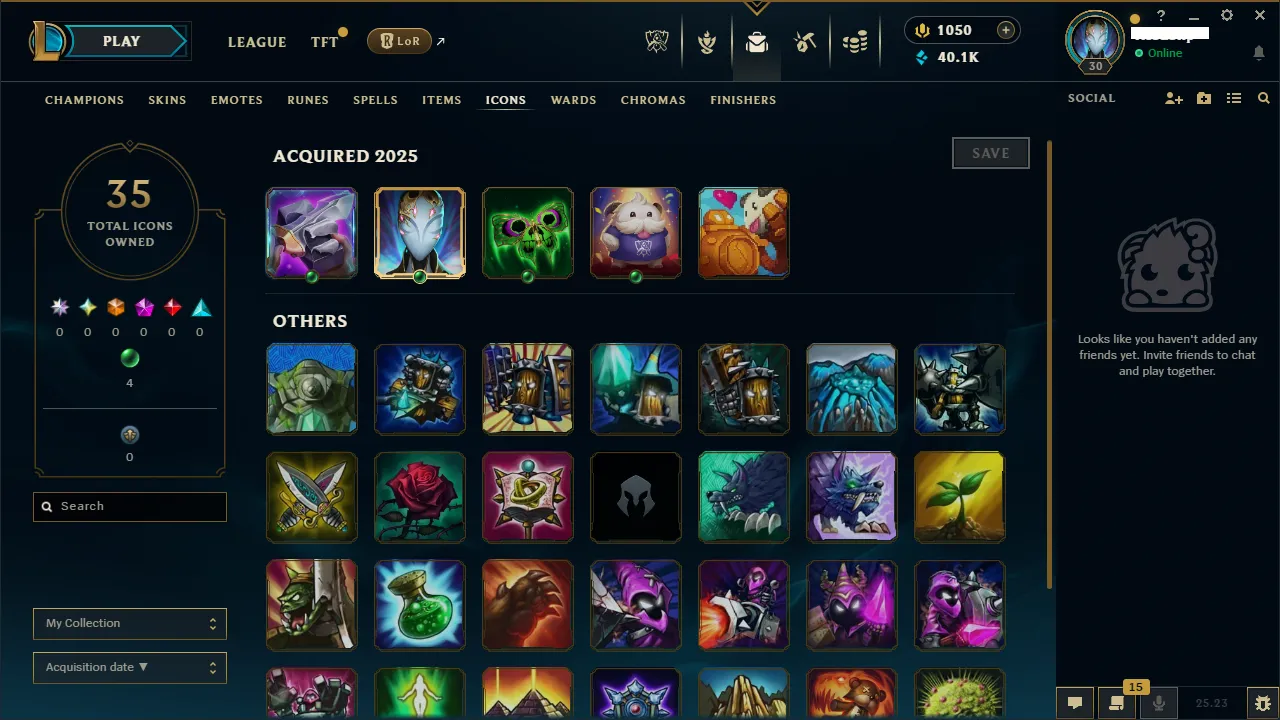Open the Acquisition date sort dropdown
This screenshot has width=1280, height=720.
(130, 667)
